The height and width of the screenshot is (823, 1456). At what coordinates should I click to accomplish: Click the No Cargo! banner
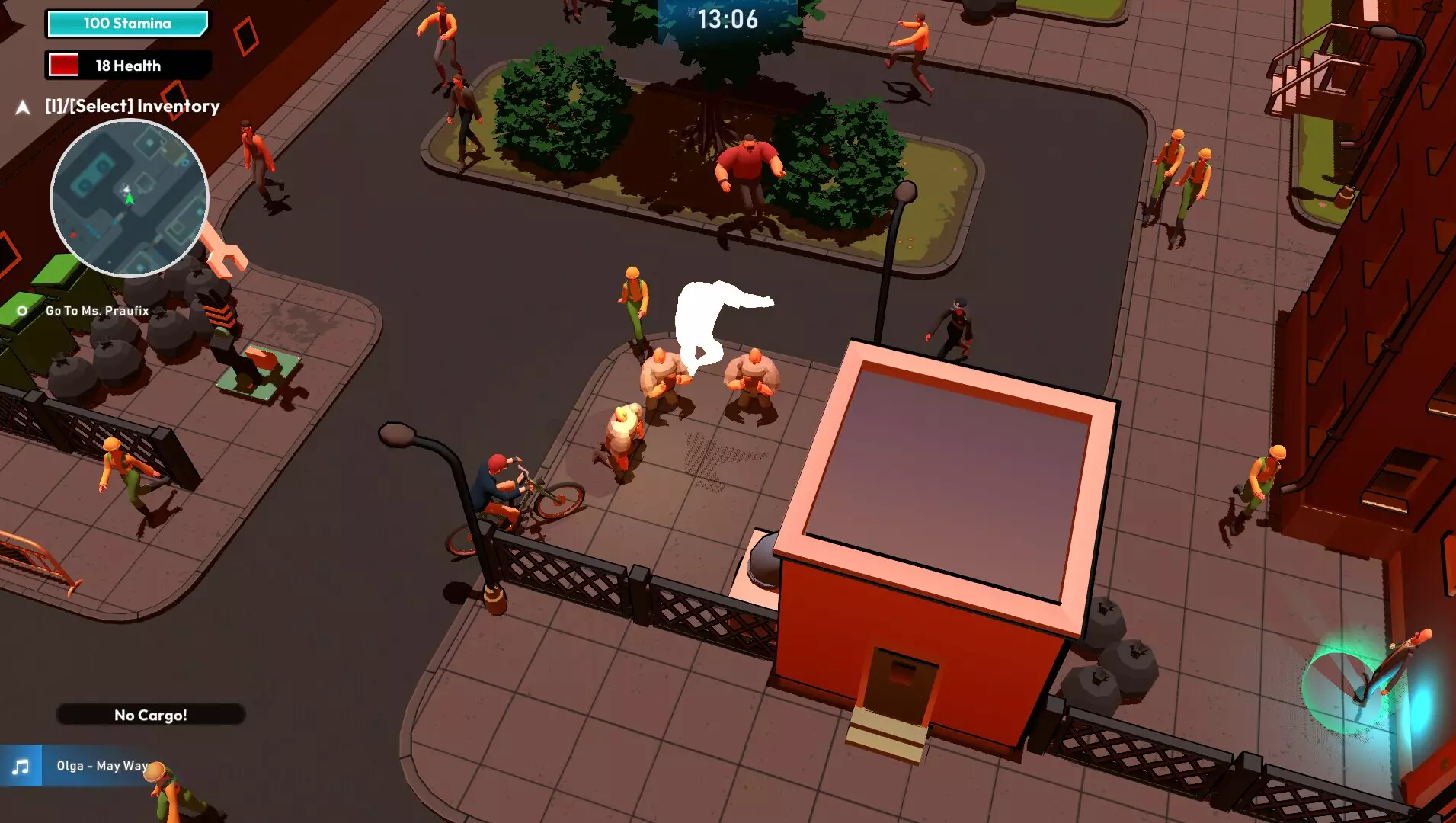149,715
